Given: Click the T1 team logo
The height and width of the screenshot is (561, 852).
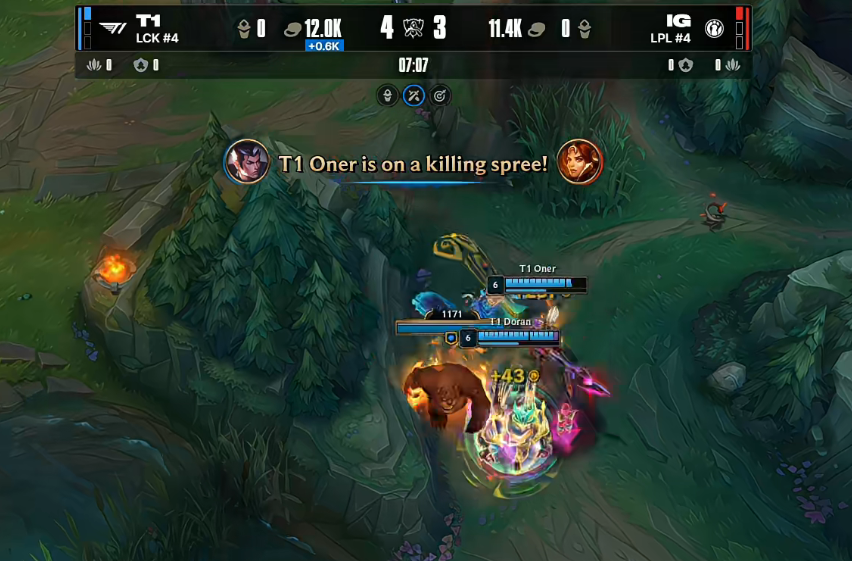Looking at the screenshot, I should [x=113, y=28].
